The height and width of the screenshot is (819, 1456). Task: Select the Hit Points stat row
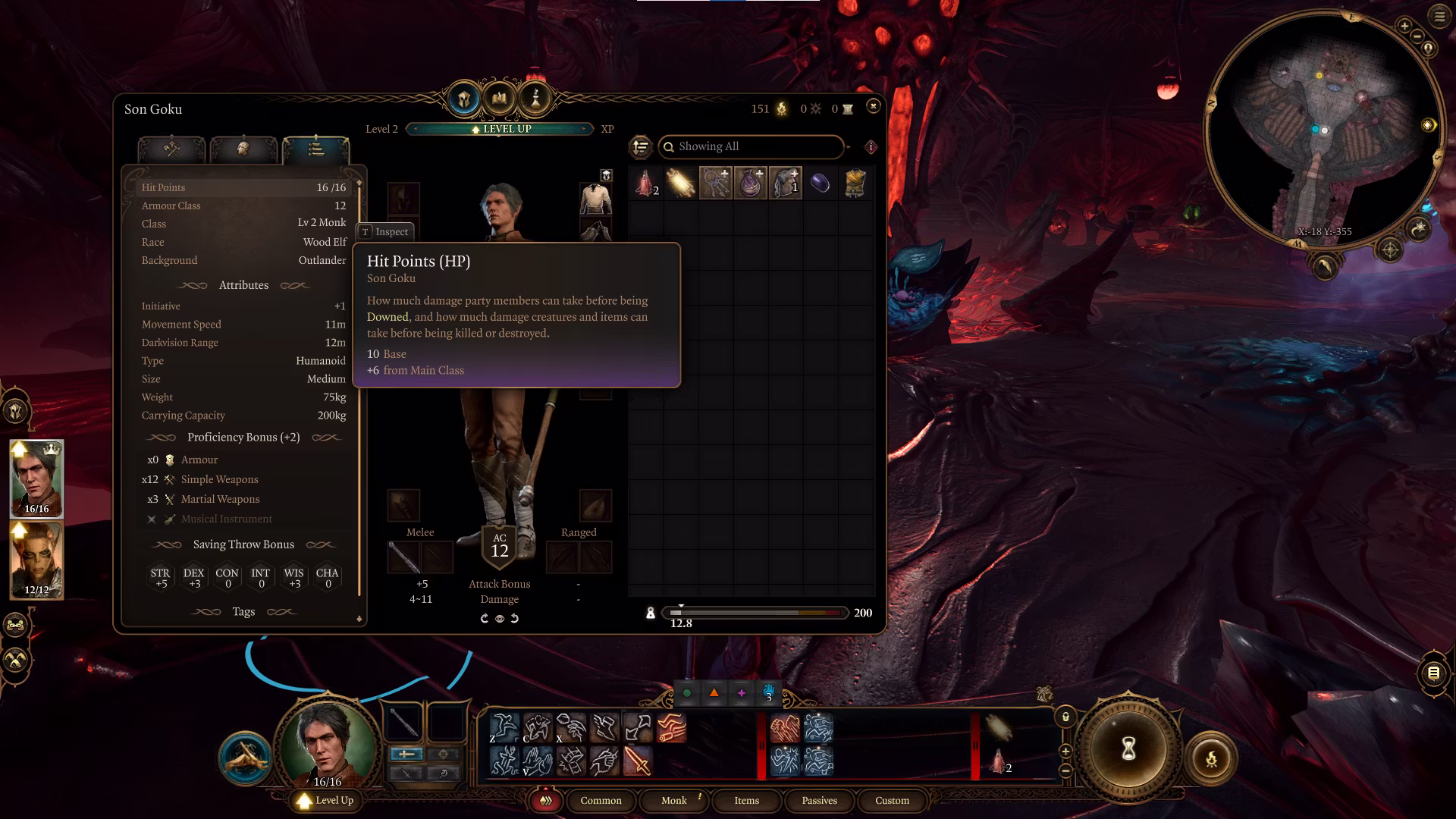click(243, 187)
